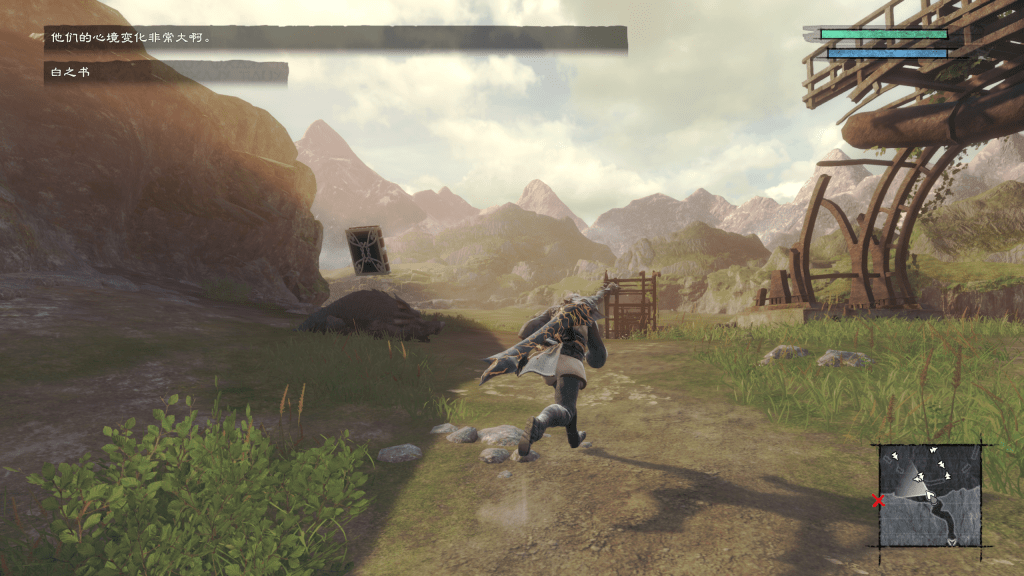Select the red X marker beside the minimap
Viewport: 1024px width, 576px height.
(x=879, y=501)
